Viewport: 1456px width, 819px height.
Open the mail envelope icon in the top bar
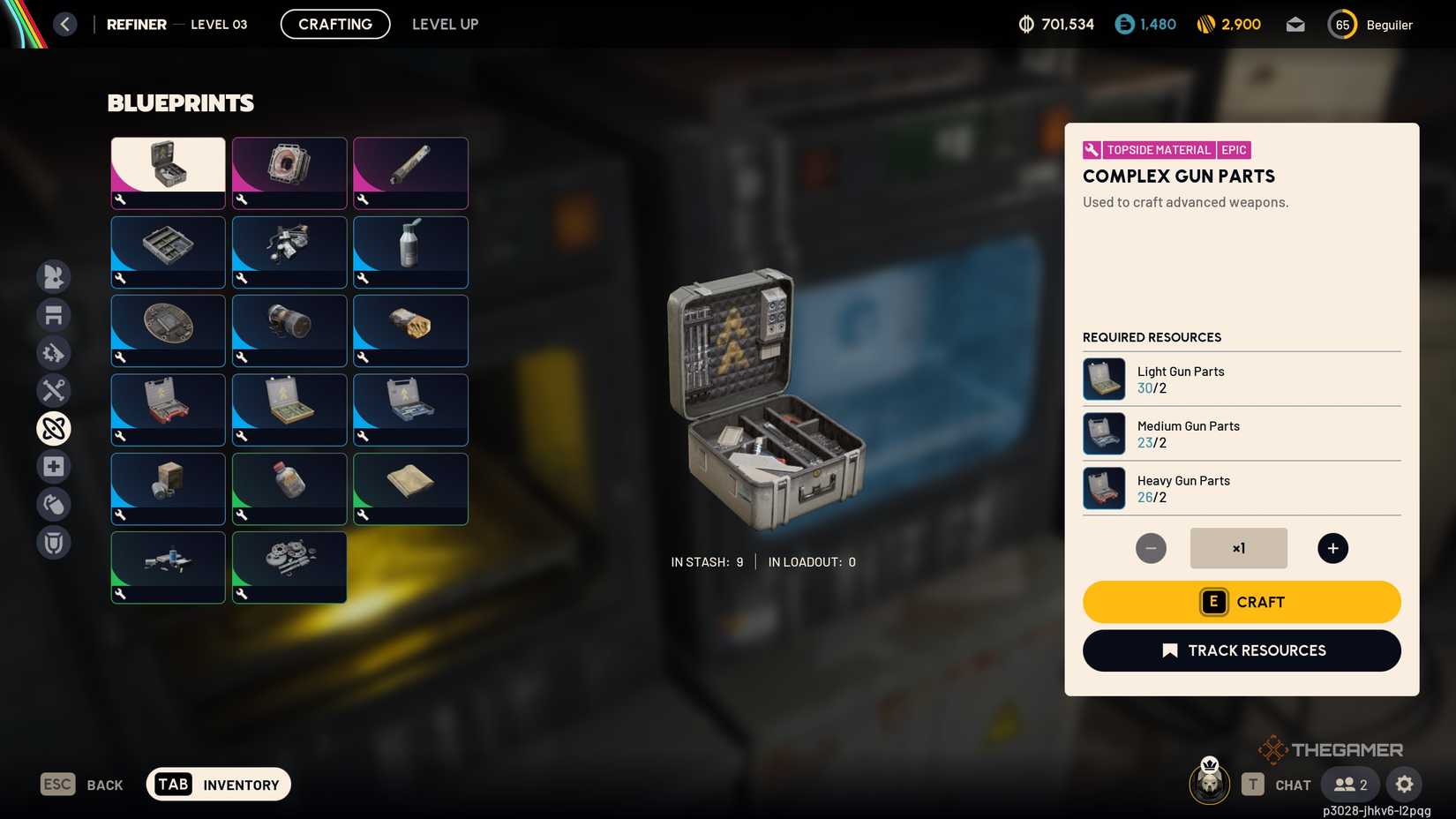point(1295,24)
